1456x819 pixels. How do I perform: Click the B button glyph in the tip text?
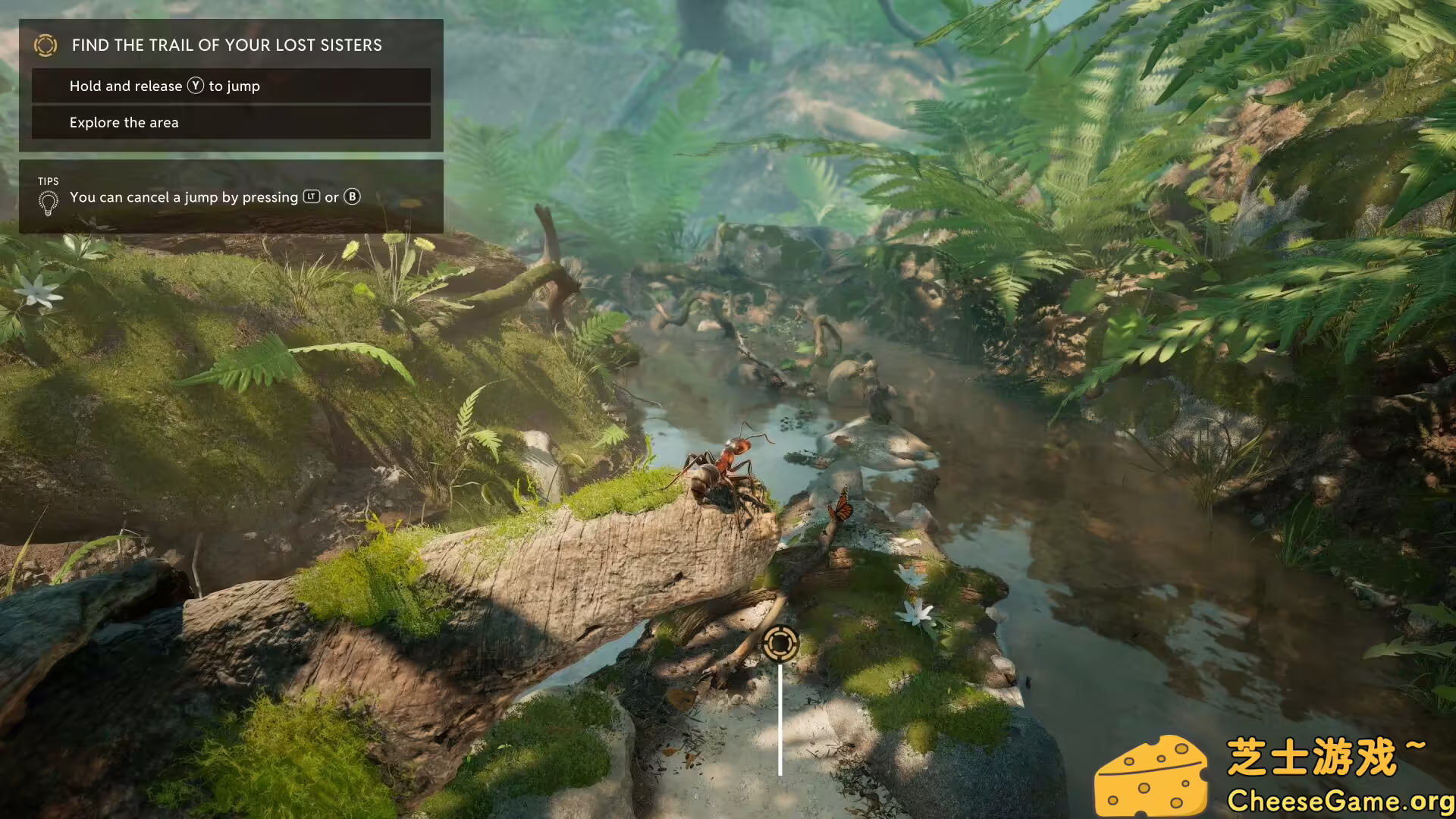coord(352,197)
